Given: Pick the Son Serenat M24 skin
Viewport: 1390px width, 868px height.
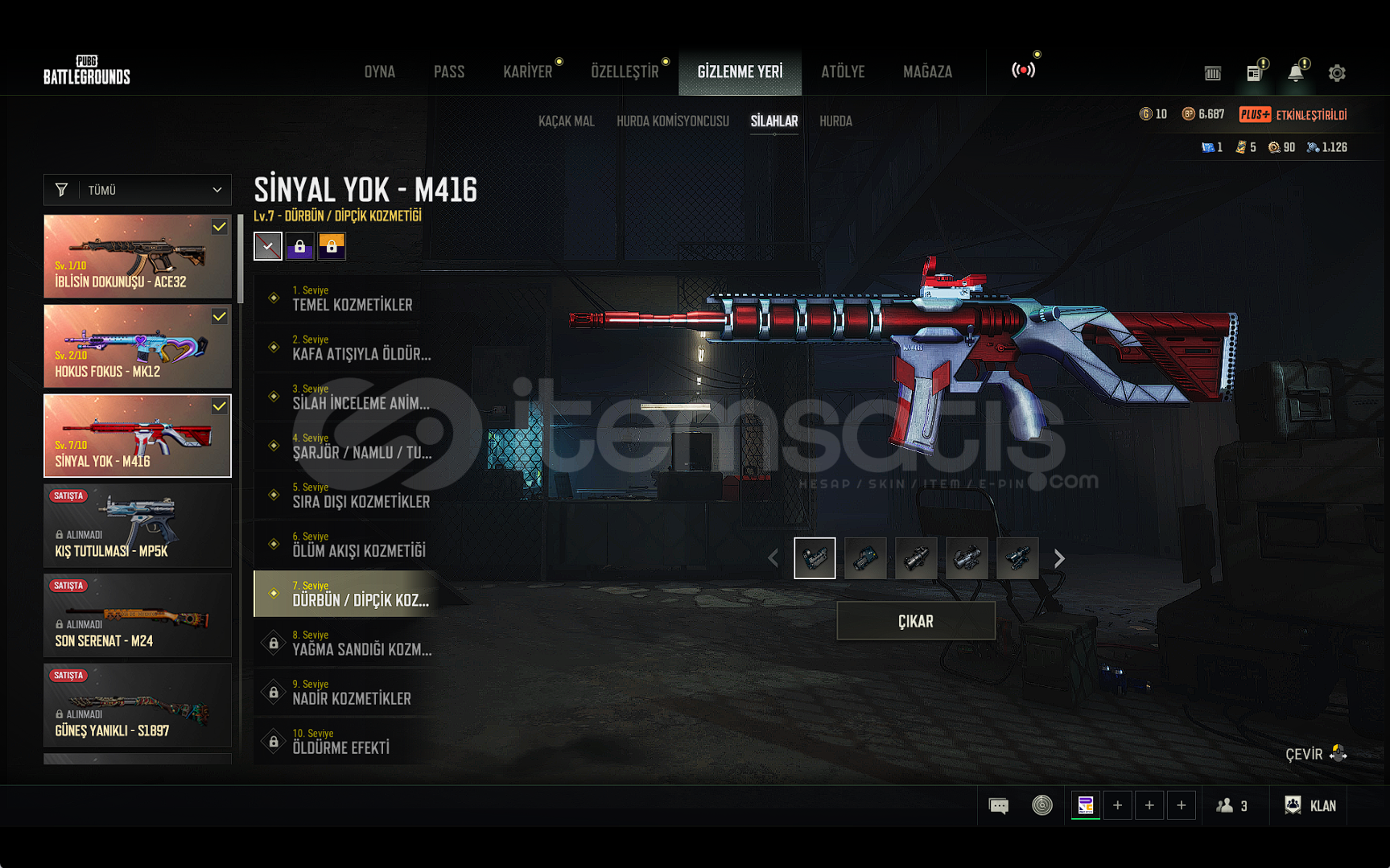Looking at the screenshot, I should pyautogui.click(x=138, y=615).
